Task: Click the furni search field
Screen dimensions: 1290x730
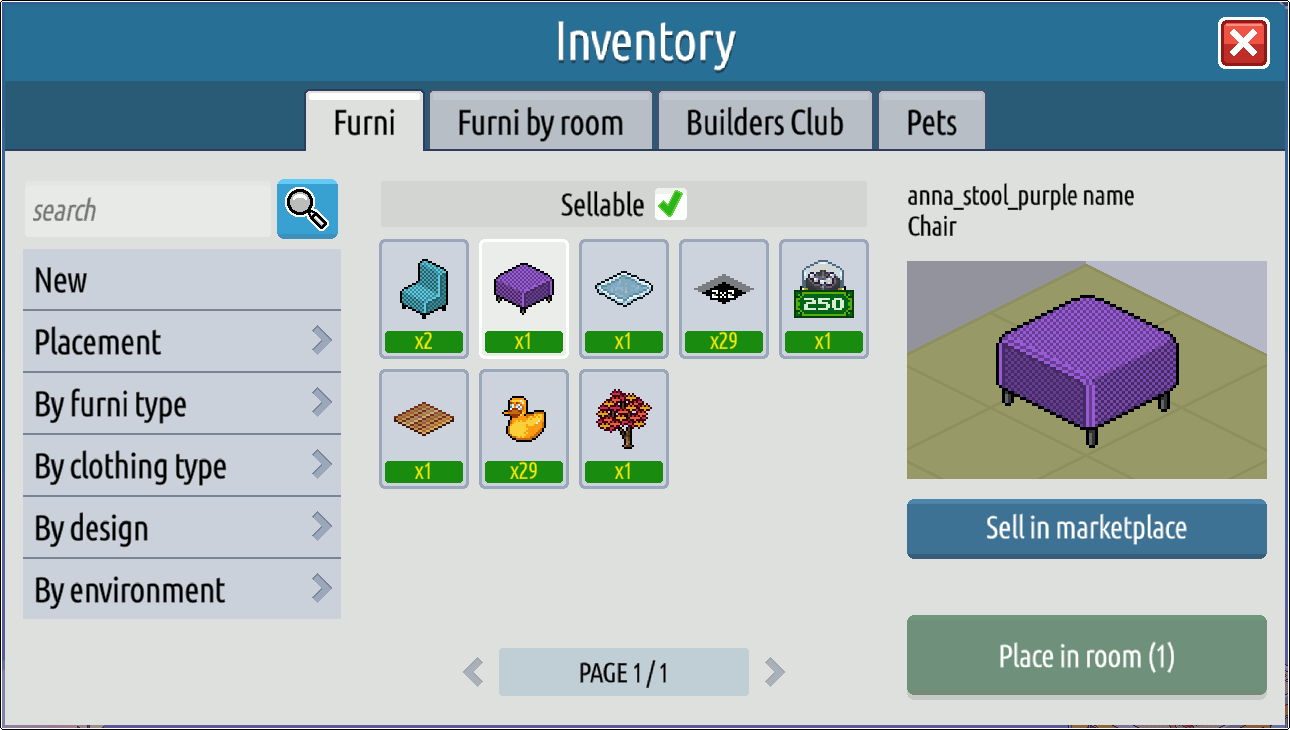Action: point(147,211)
